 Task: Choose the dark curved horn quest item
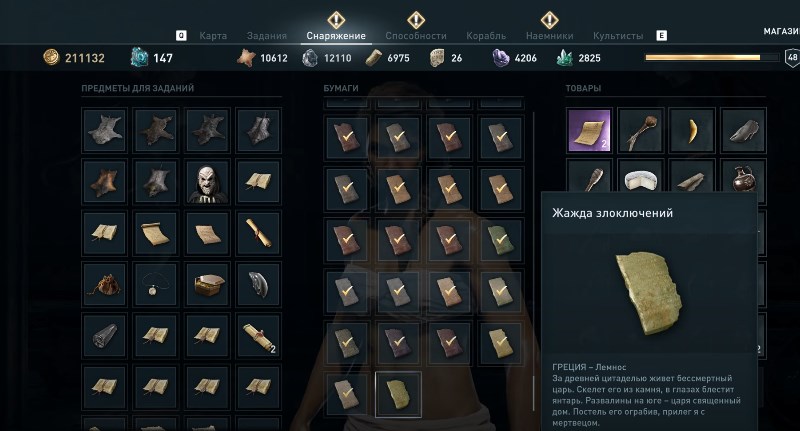coord(258,286)
